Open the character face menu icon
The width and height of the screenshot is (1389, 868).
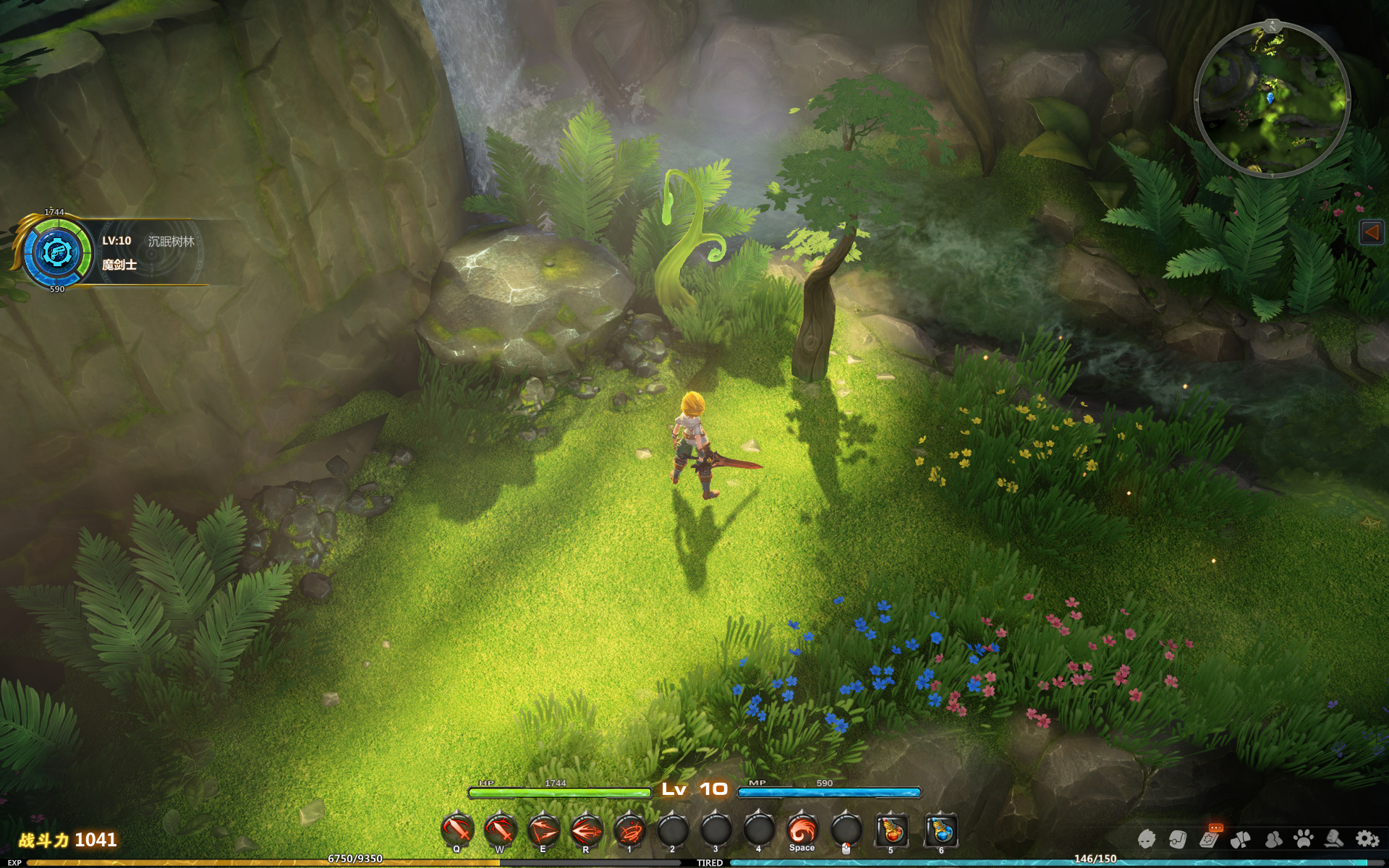(1147, 839)
